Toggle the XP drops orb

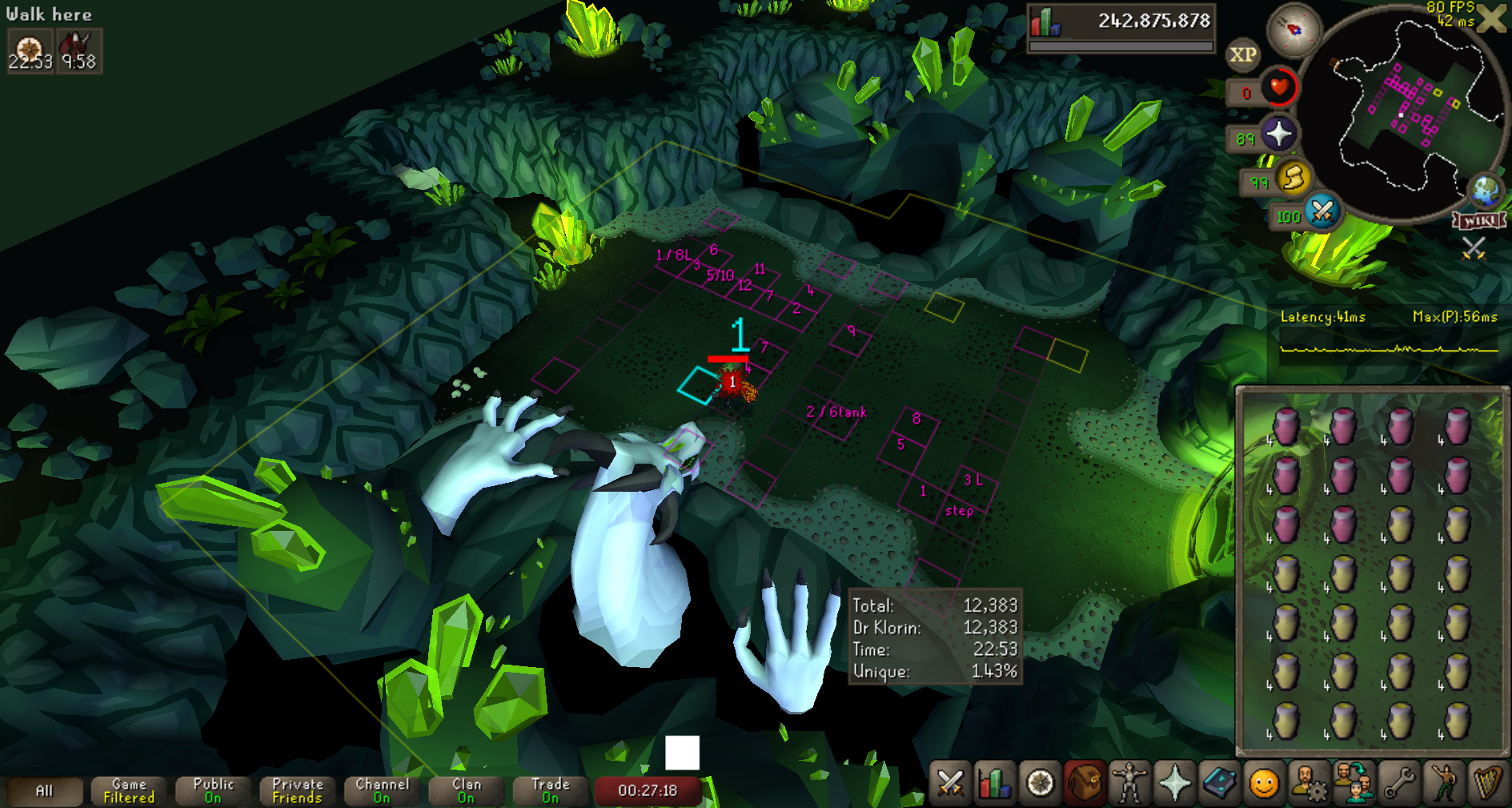(x=1242, y=55)
